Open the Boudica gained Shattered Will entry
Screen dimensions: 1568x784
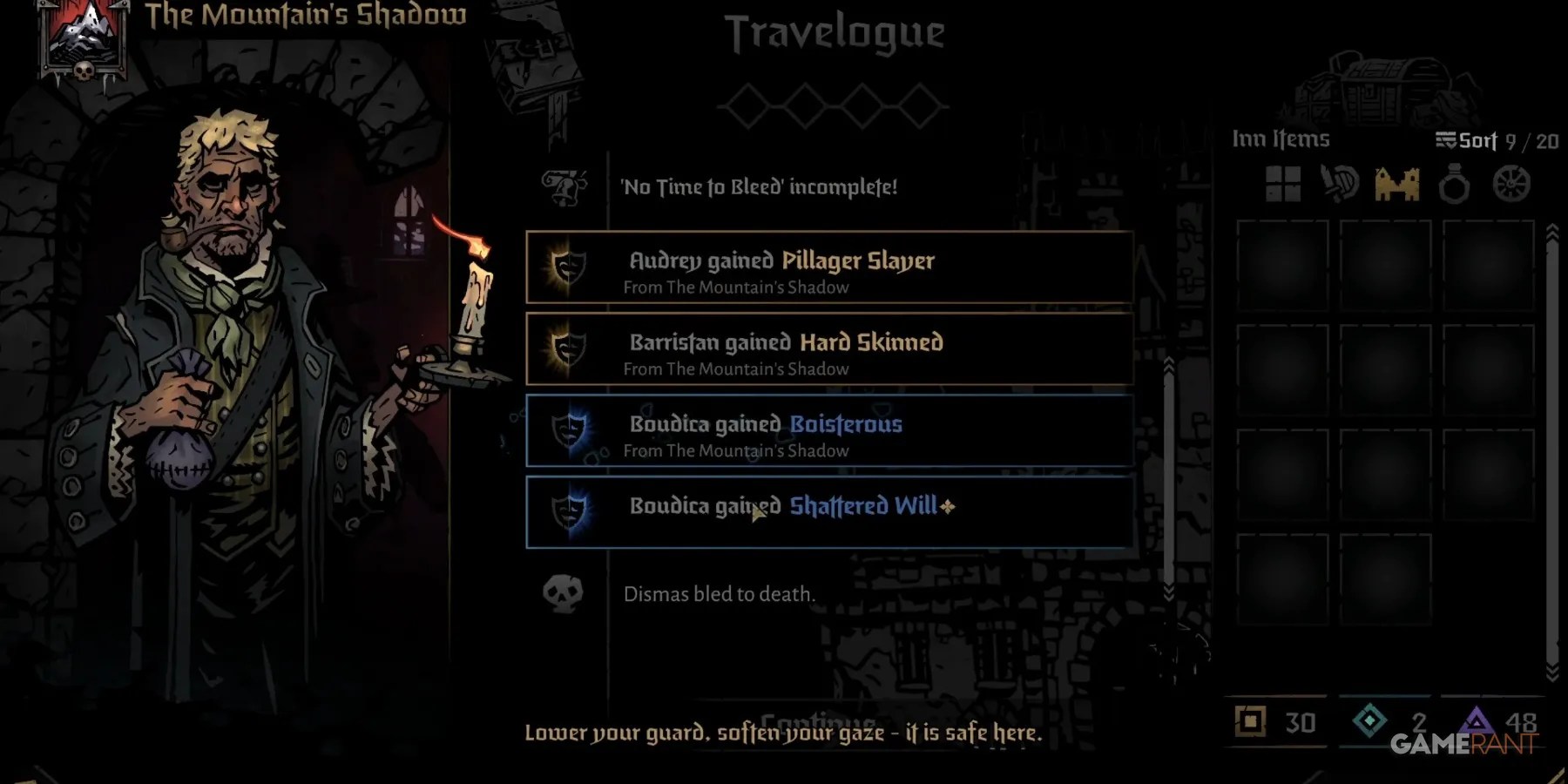[x=829, y=512]
